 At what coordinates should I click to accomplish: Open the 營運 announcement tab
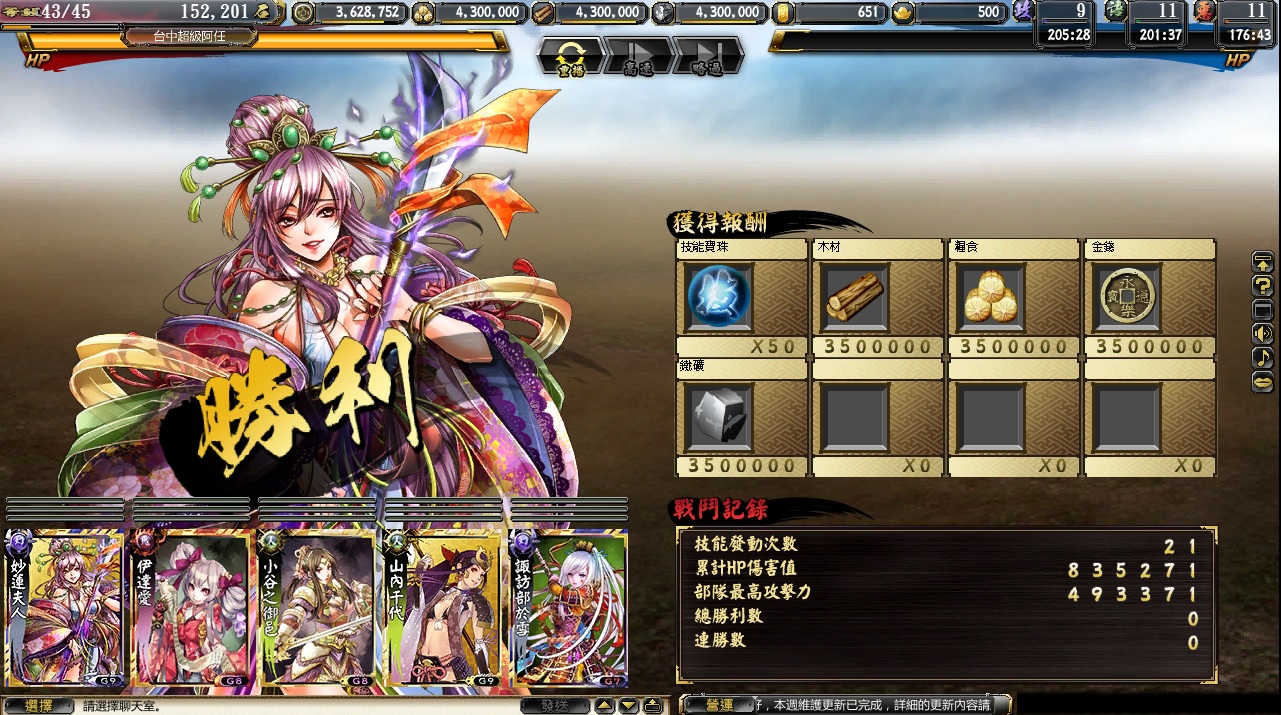click(718, 705)
